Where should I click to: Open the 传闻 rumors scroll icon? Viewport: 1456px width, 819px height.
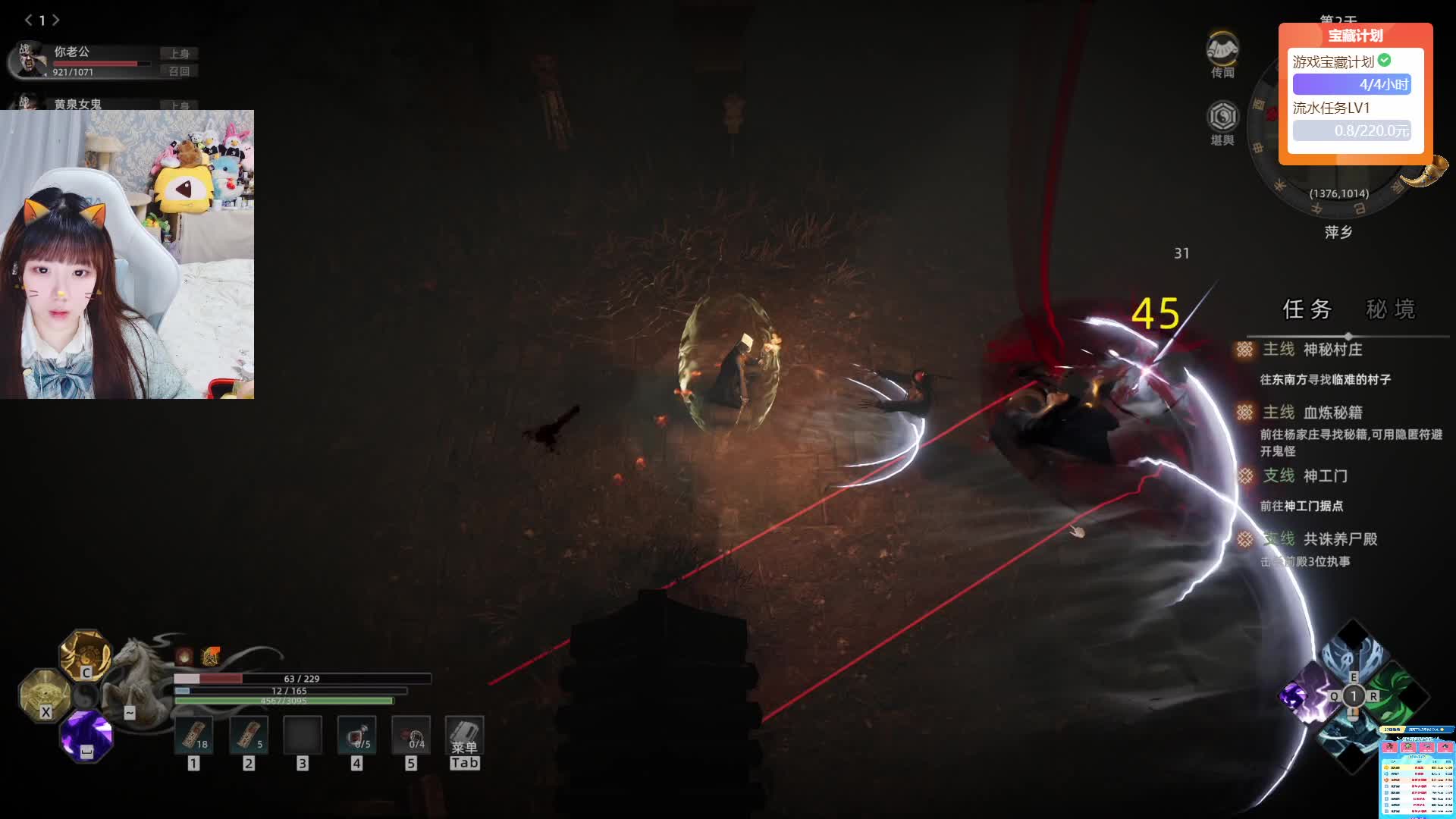pos(1222,50)
